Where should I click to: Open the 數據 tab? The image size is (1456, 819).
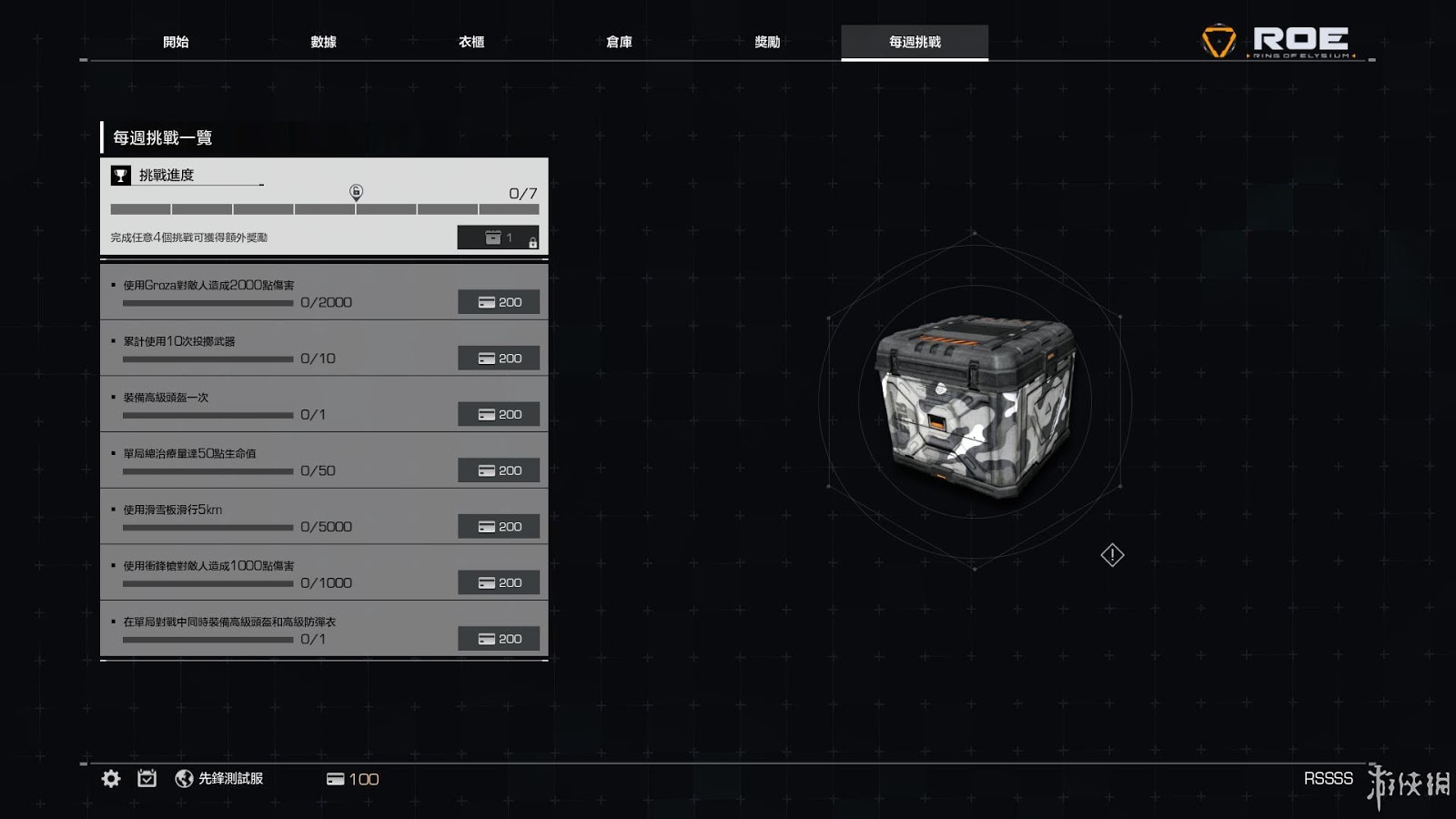click(323, 42)
